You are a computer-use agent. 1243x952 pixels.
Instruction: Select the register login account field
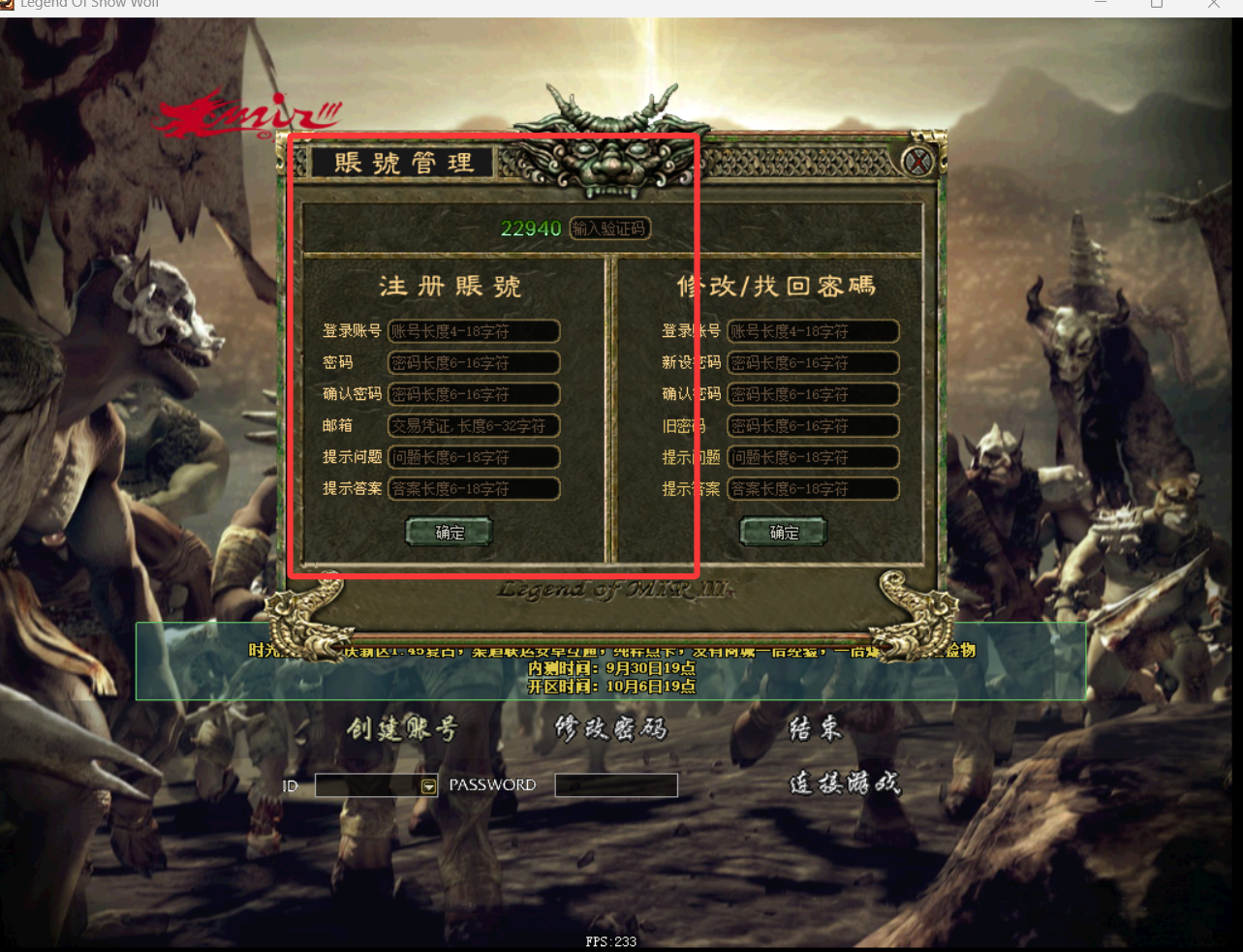click(x=474, y=331)
